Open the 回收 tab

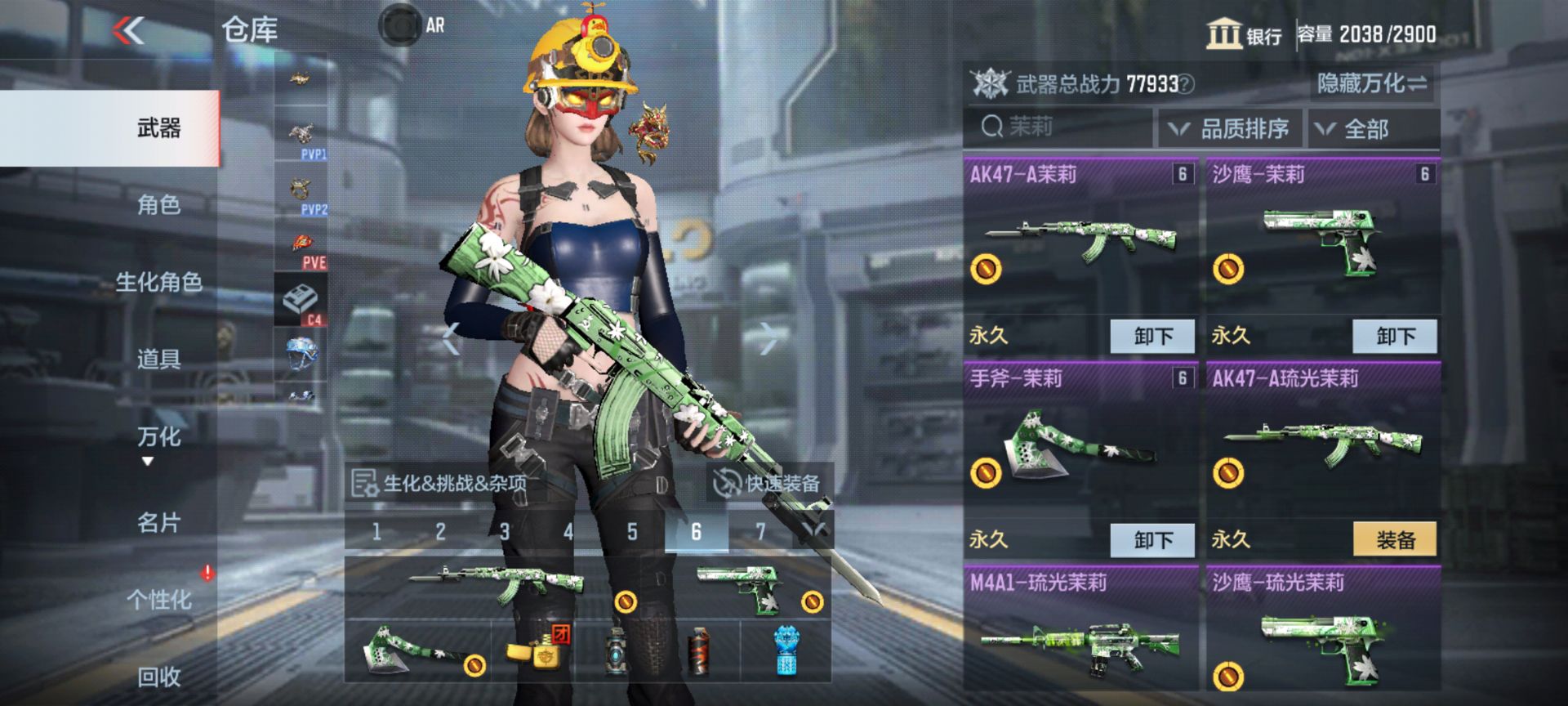(x=158, y=676)
